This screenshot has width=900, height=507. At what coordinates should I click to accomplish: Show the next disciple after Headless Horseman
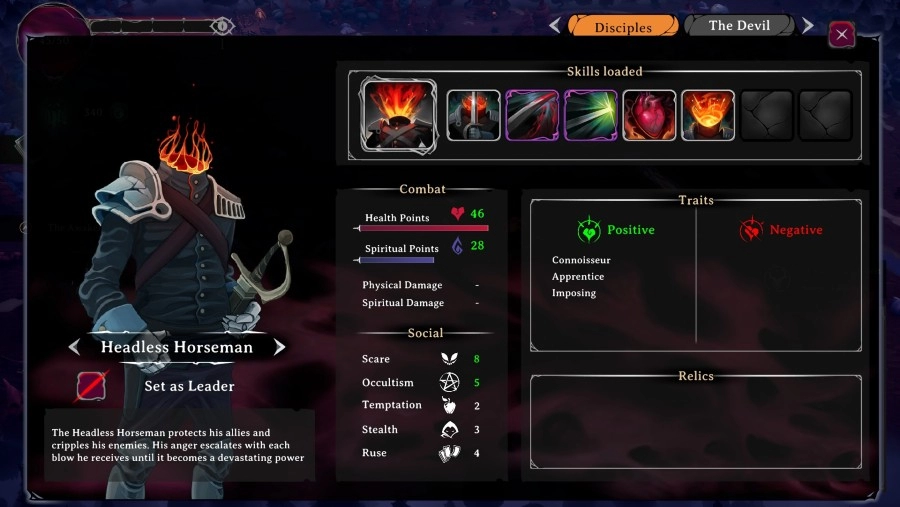coord(280,347)
